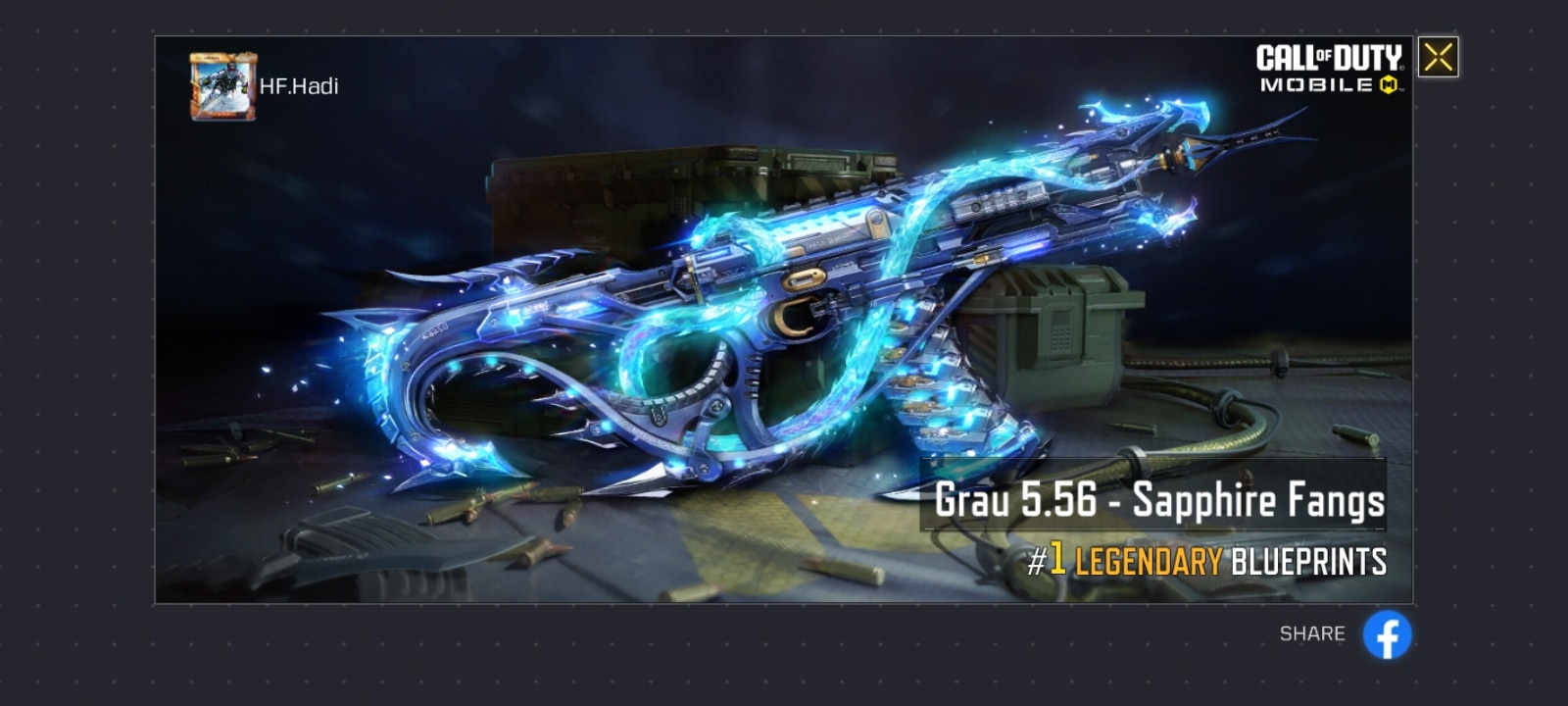This screenshot has height=706, width=1568.
Task: Share the blueprint card on Facebook
Action: point(1387,634)
